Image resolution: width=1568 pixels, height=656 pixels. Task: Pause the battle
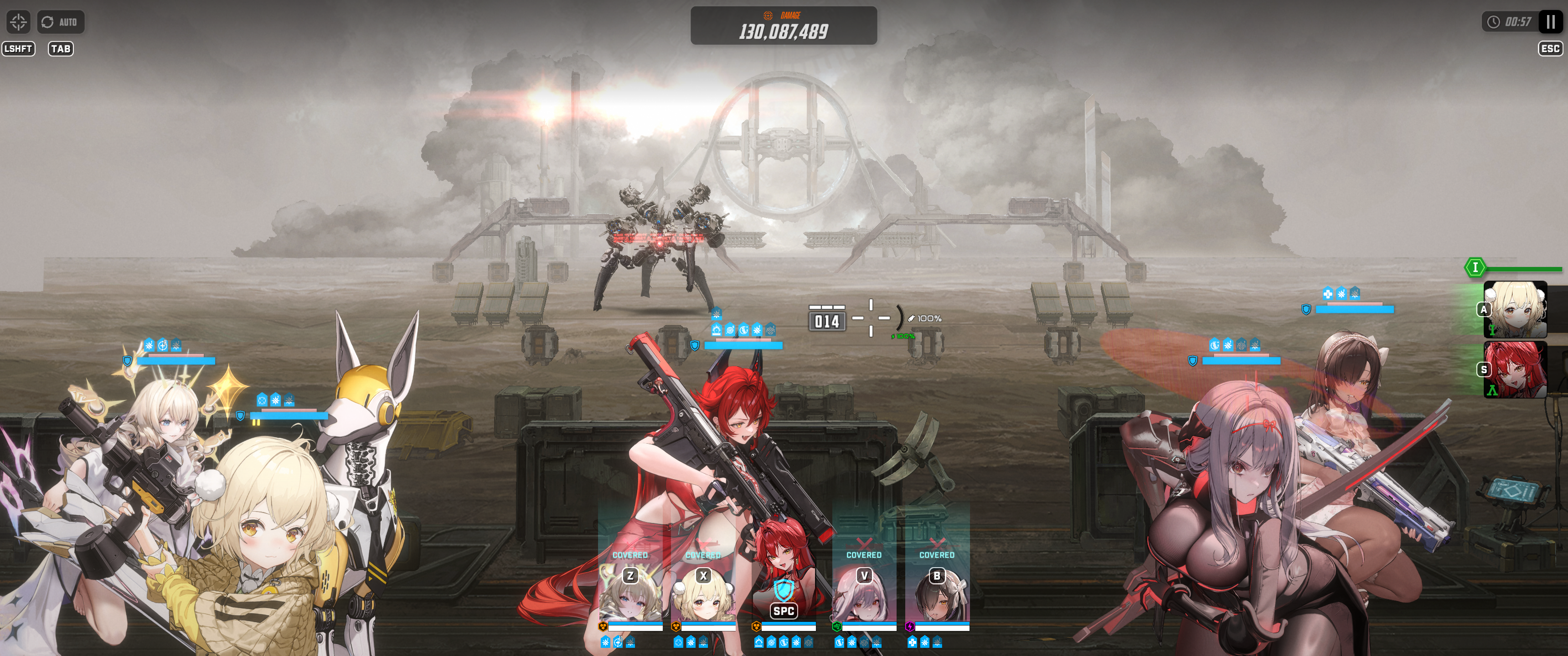pos(1550,22)
